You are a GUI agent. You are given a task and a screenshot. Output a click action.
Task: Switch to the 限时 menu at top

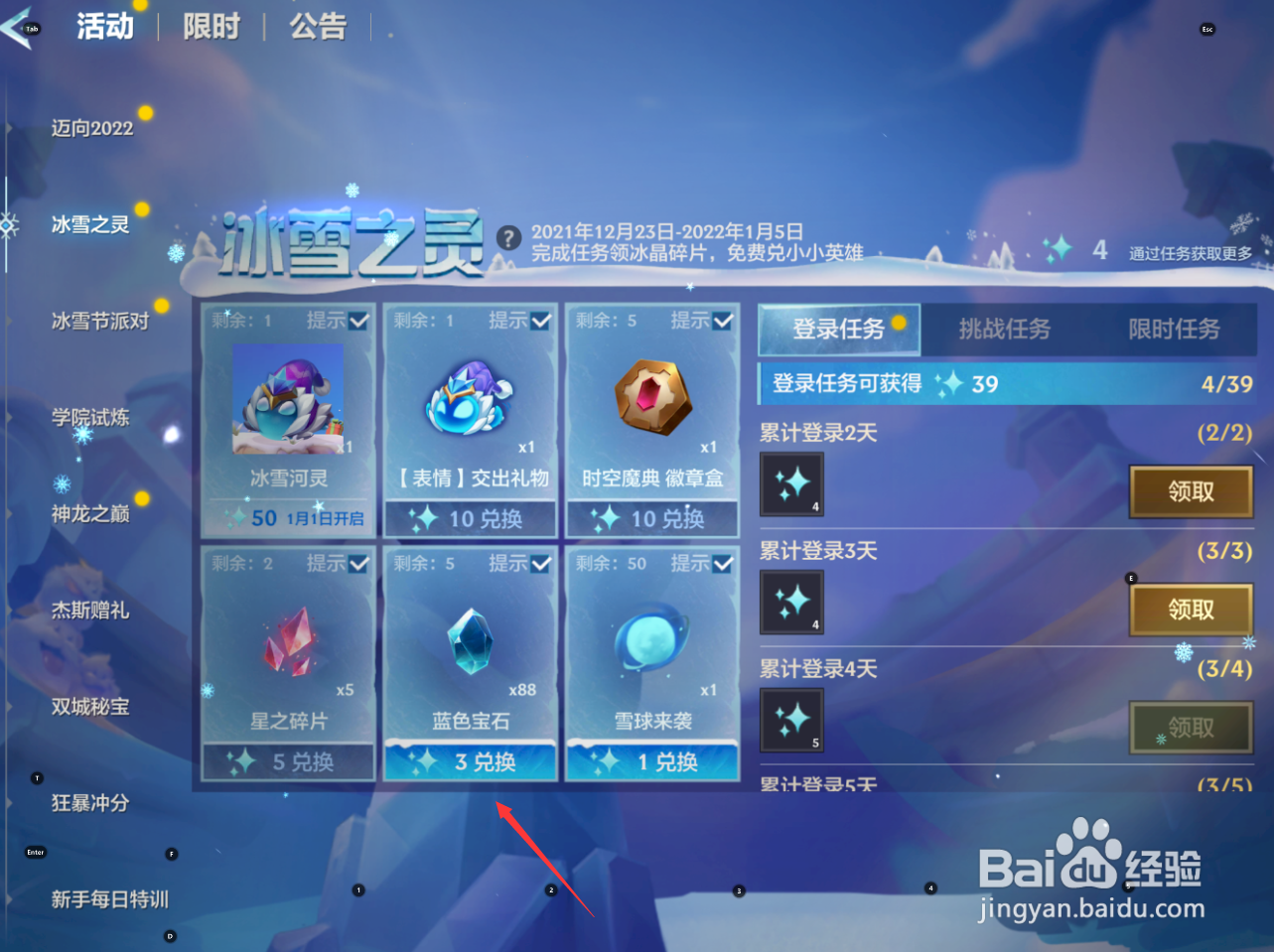pos(211,27)
